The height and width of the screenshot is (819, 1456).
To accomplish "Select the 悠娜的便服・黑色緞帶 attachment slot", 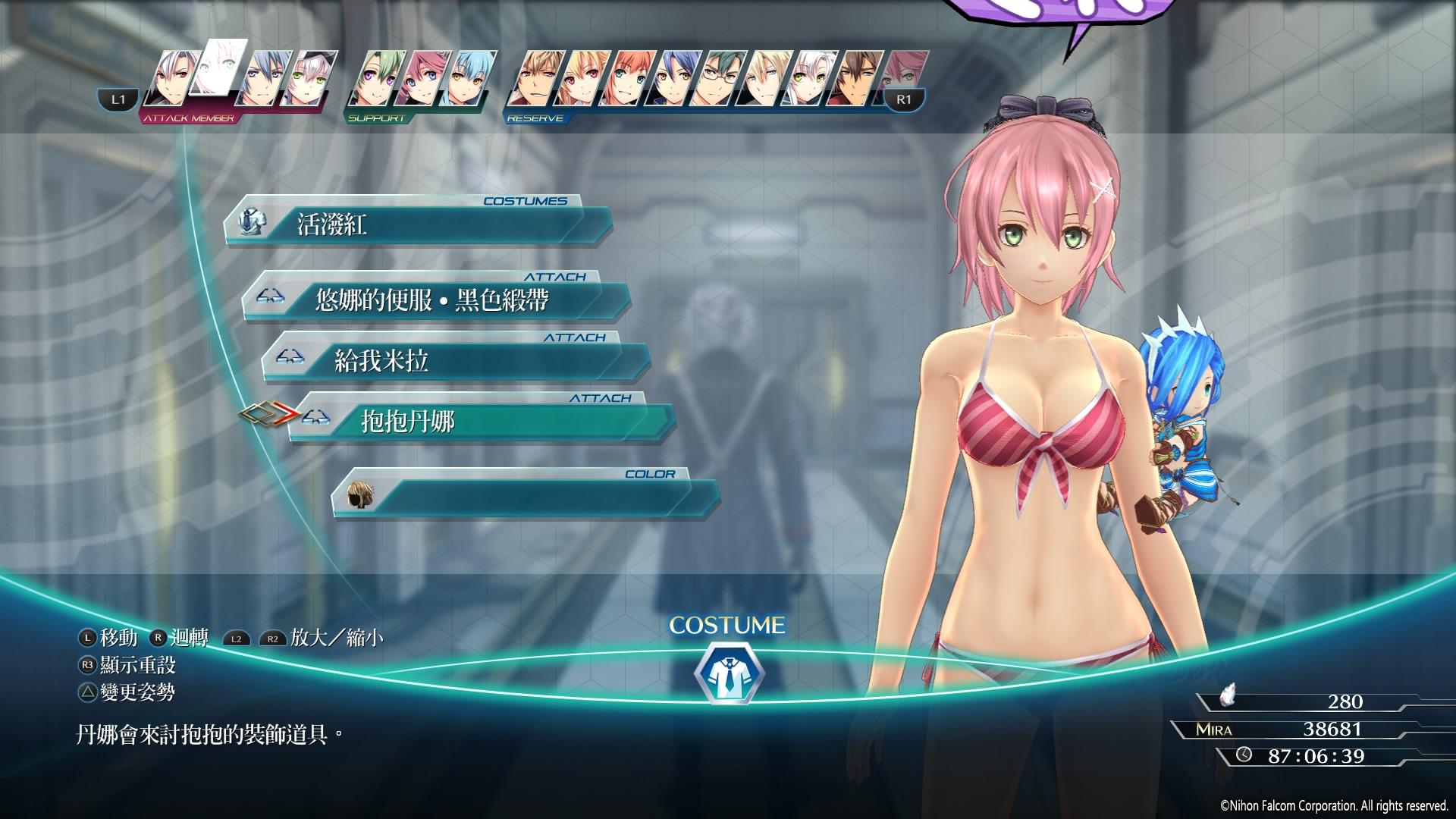I will 436,300.
